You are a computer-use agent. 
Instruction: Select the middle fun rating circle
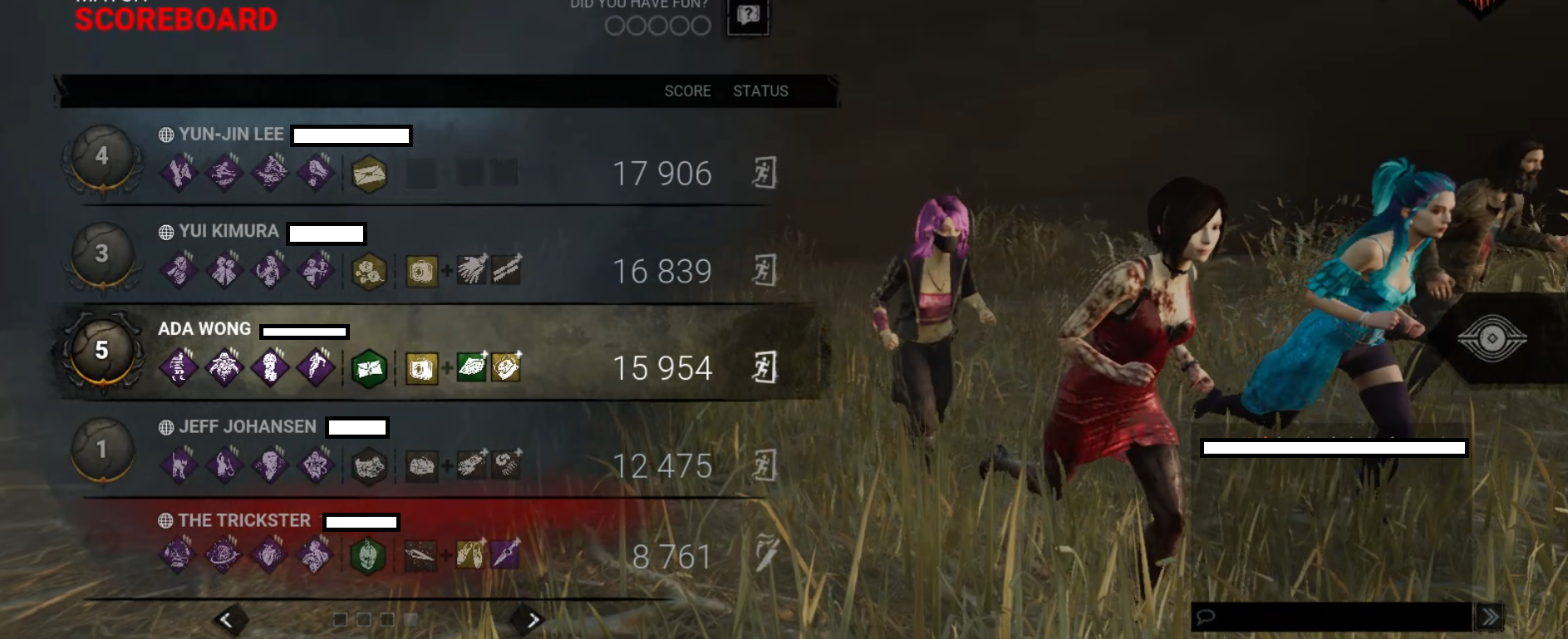pos(659,27)
